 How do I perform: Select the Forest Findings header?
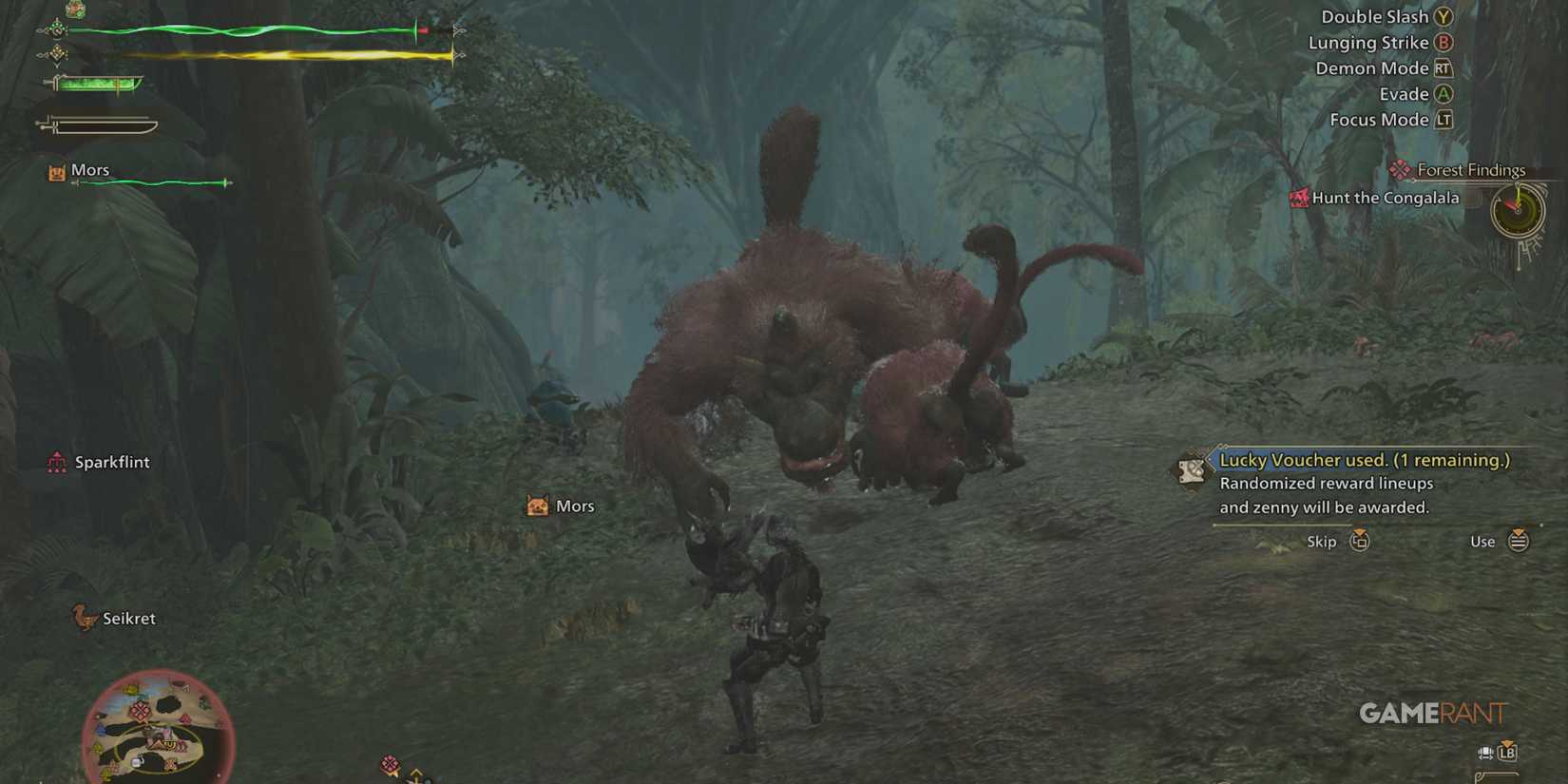[1471, 169]
